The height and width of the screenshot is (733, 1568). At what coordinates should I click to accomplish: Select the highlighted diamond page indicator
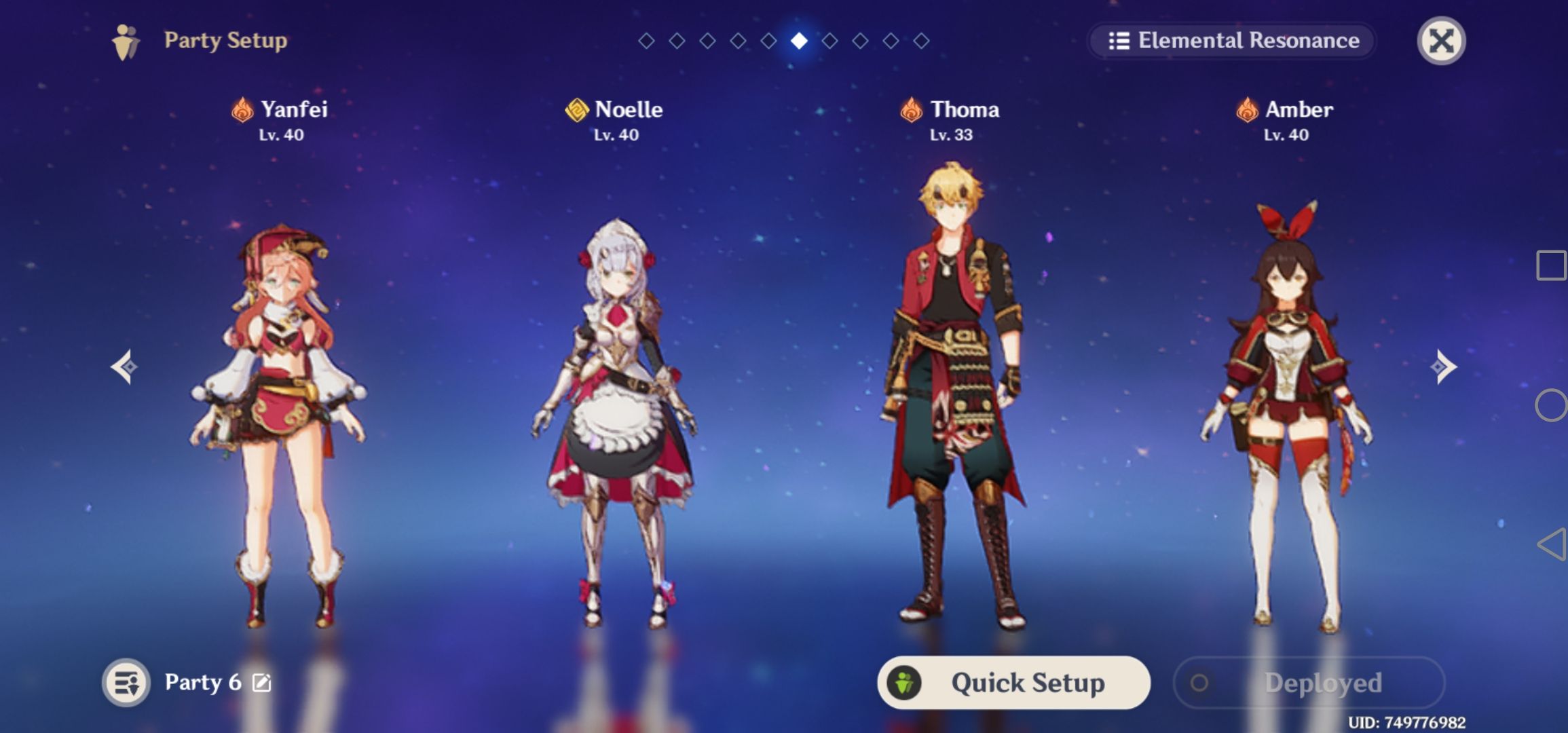(x=800, y=40)
